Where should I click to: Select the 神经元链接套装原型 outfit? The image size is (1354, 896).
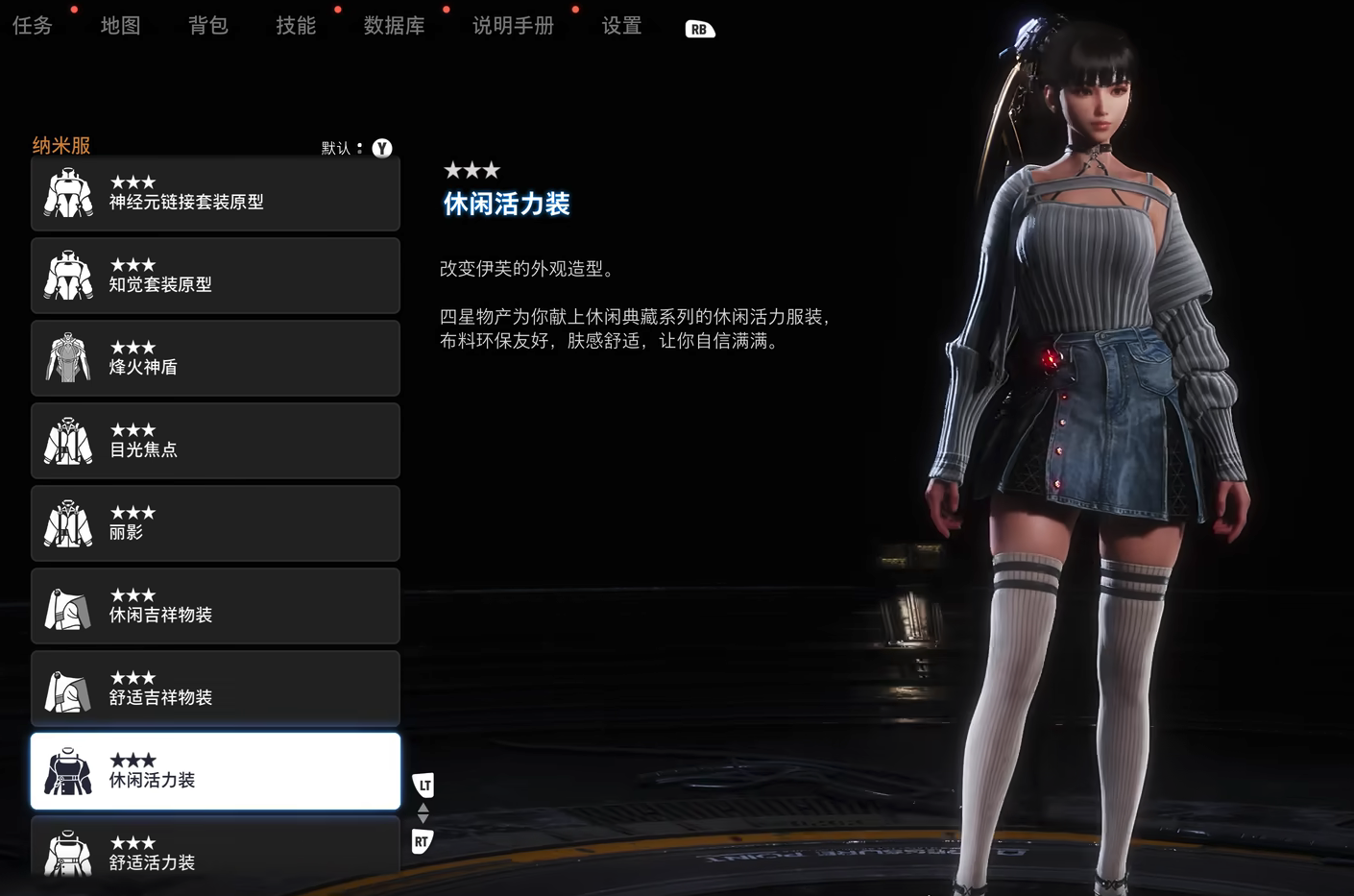[x=215, y=194]
